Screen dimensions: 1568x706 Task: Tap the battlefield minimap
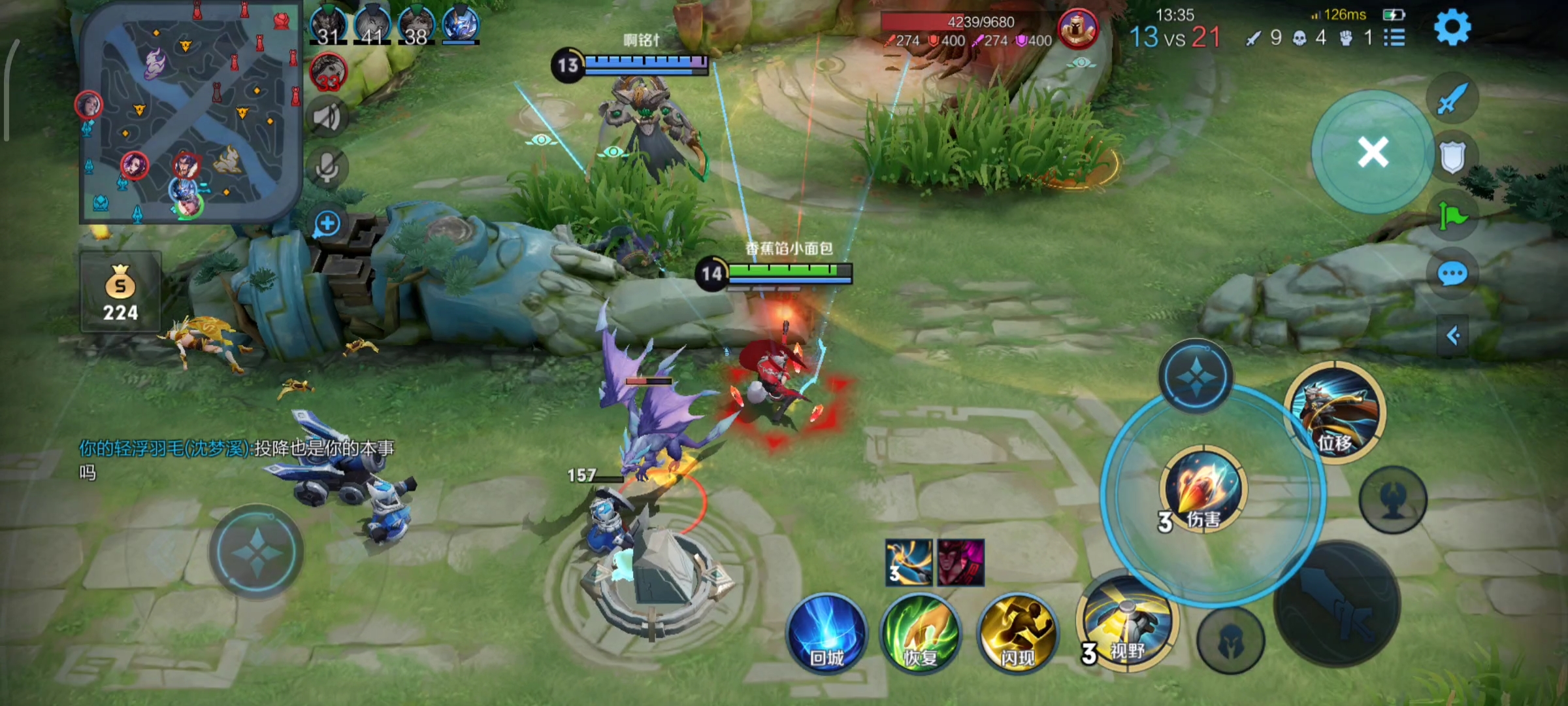[190, 111]
